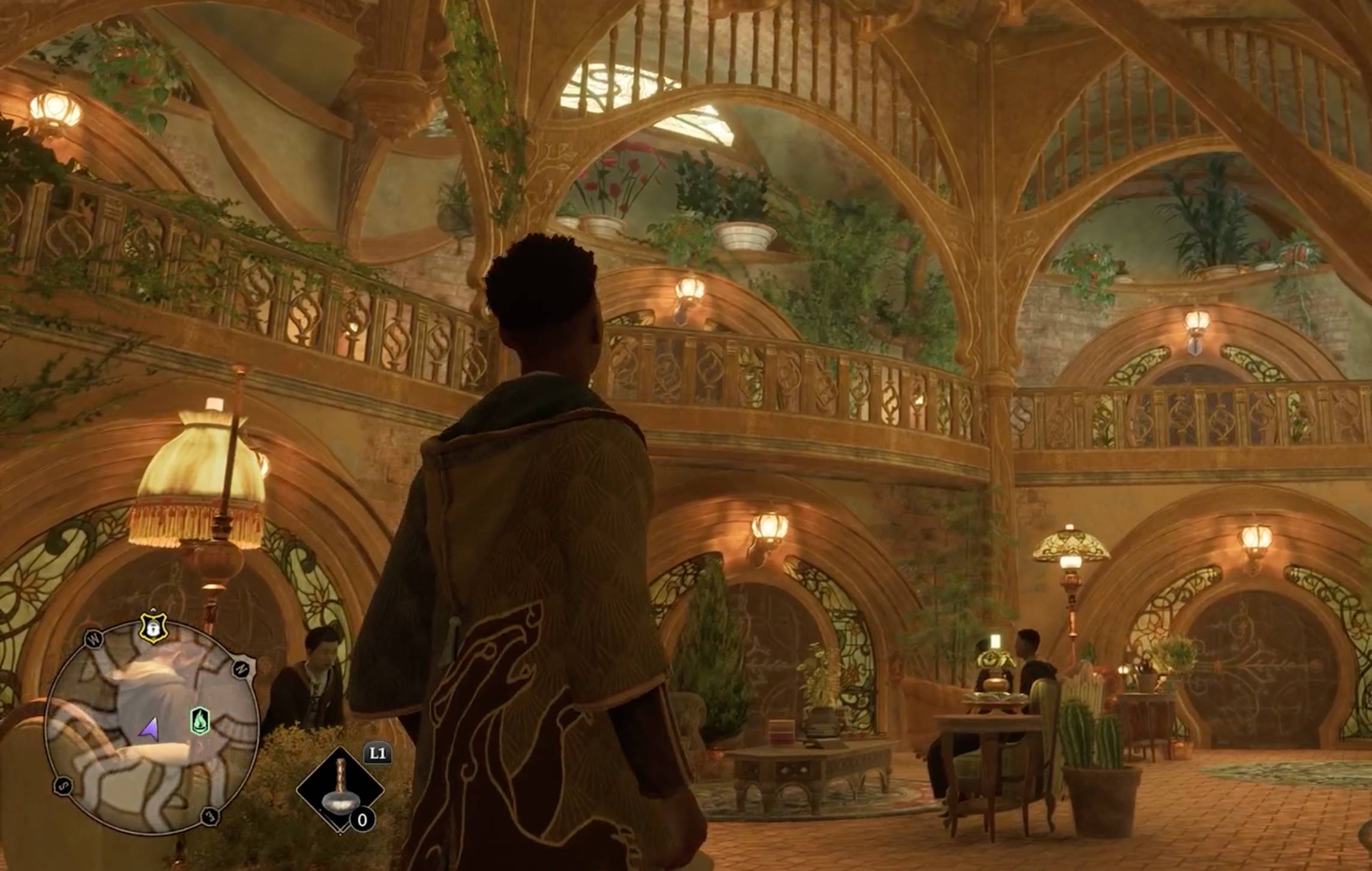This screenshot has height=871, width=1372.
Task: Click the S compass marker on minimap
Action: (x=63, y=785)
